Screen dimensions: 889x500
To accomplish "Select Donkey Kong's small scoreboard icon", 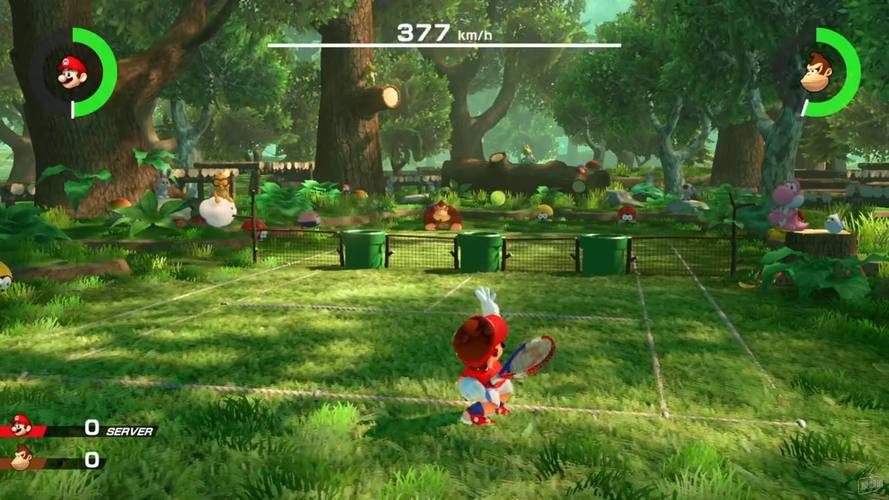I will coord(20,459).
